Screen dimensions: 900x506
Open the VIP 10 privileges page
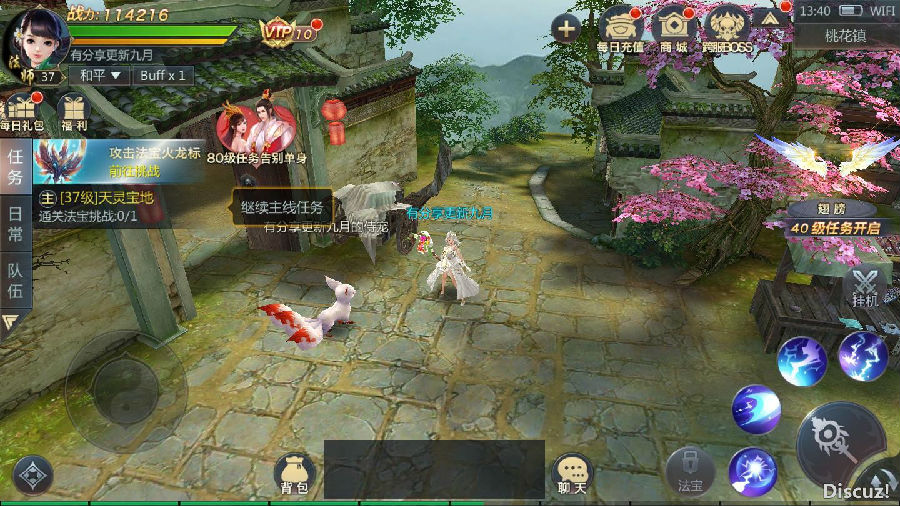click(x=287, y=32)
